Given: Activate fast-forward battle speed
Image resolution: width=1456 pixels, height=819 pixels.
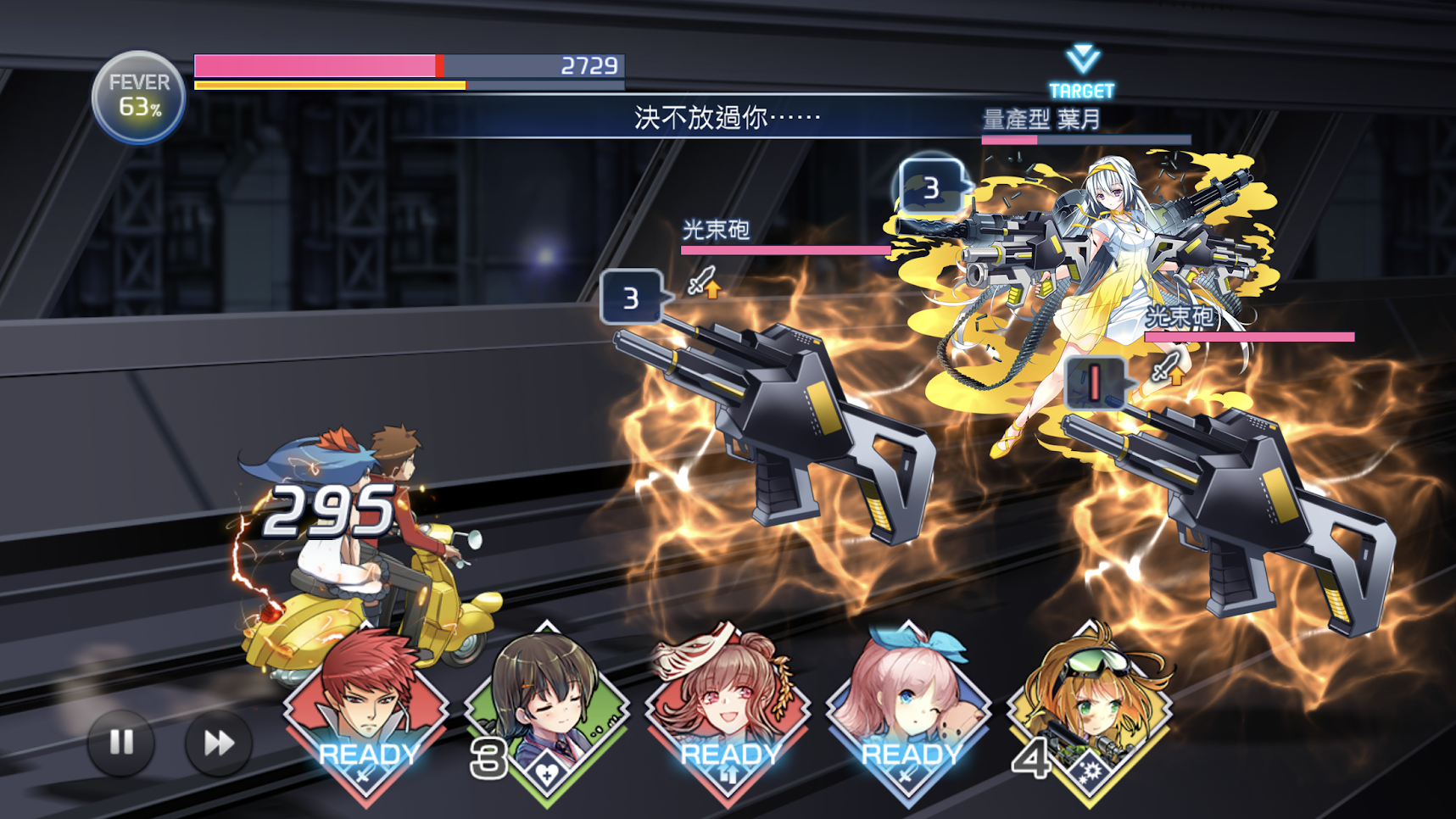Looking at the screenshot, I should pos(216,743).
